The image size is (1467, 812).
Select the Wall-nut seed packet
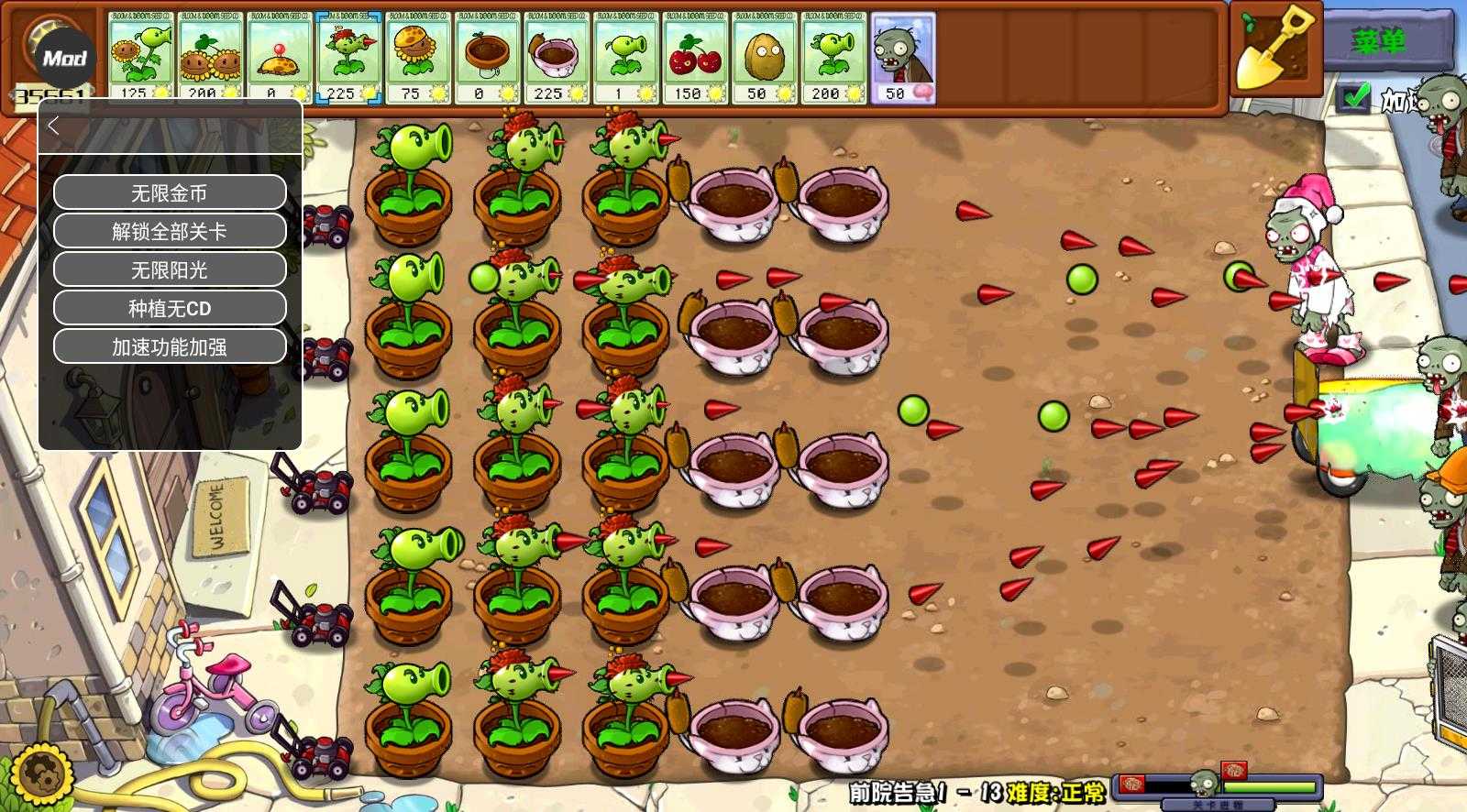pyautogui.click(x=764, y=57)
